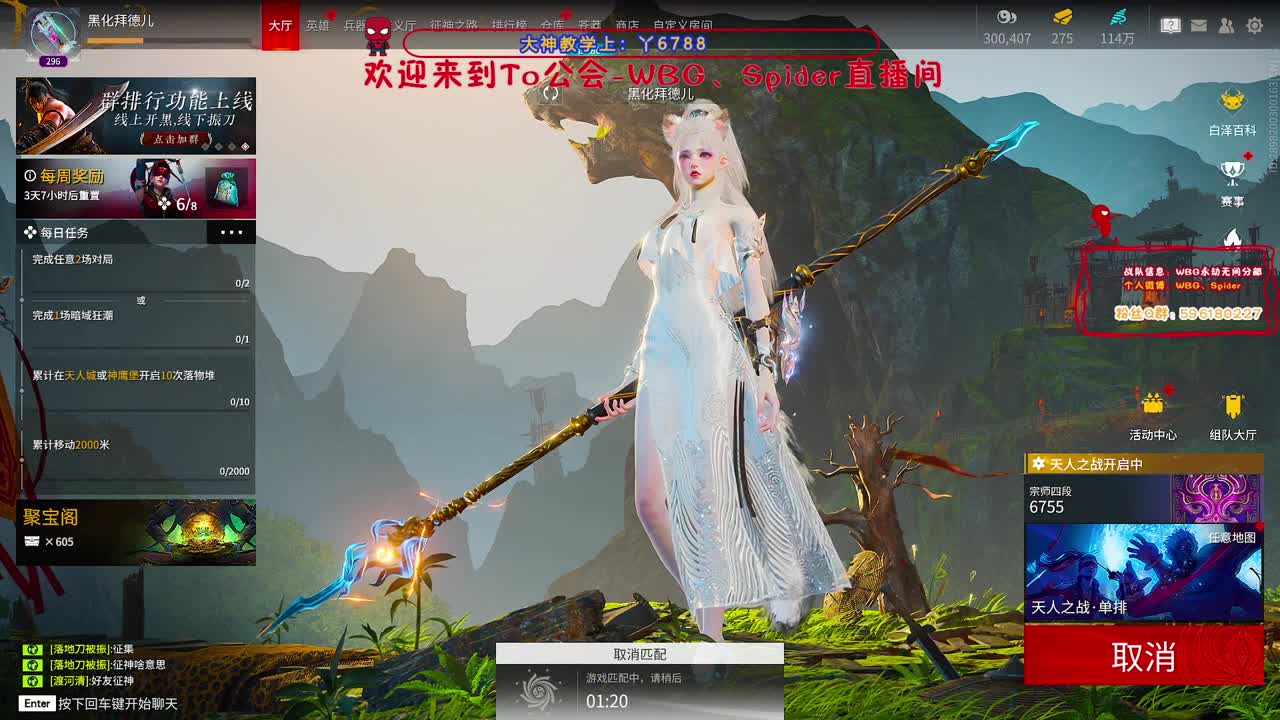Screen dimensions: 1280x720
Task: Click the help book icon in top bar
Action: (x=1170, y=24)
